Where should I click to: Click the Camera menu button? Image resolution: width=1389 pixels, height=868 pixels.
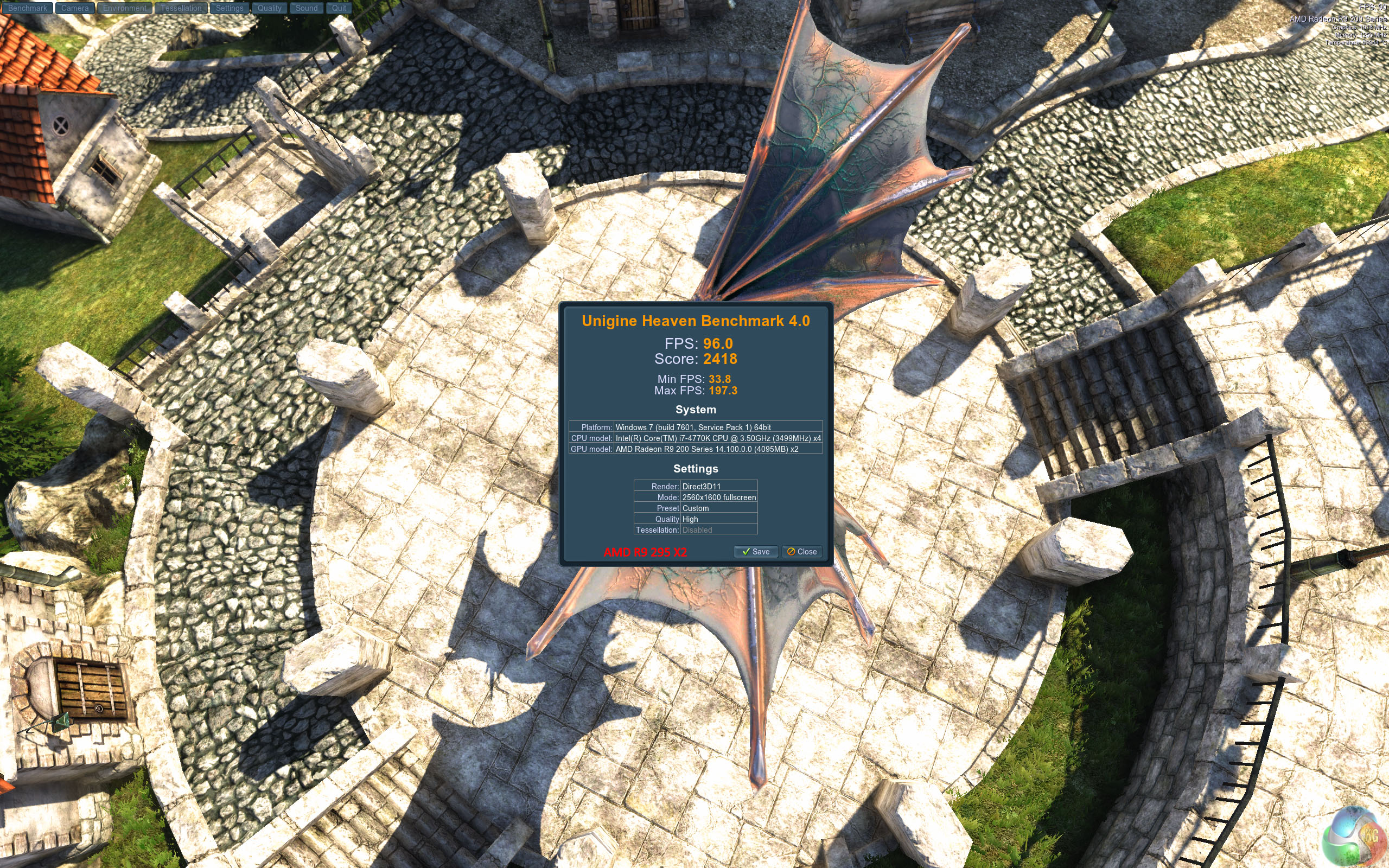point(75,8)
